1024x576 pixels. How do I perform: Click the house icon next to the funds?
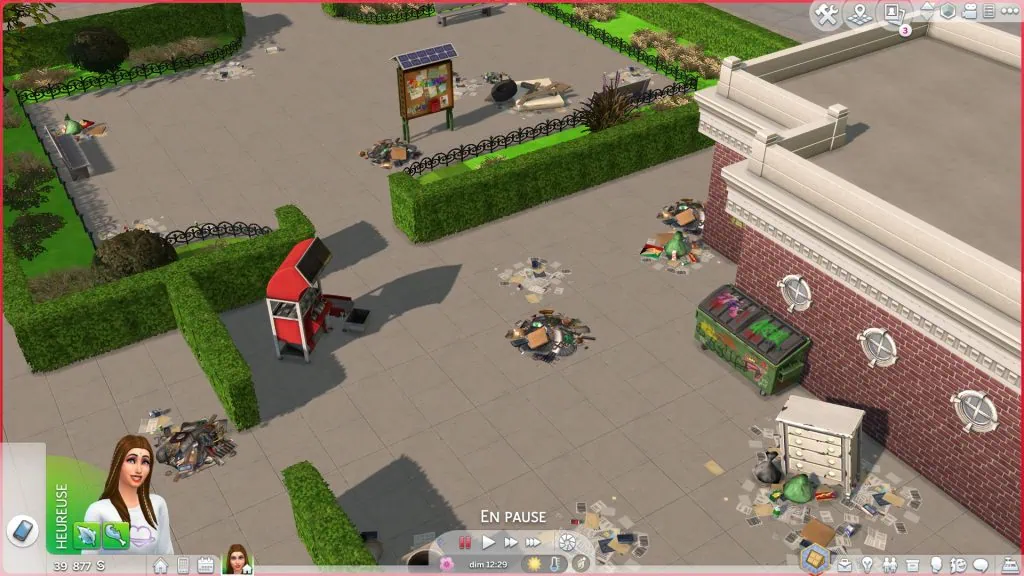pos(160,566)
